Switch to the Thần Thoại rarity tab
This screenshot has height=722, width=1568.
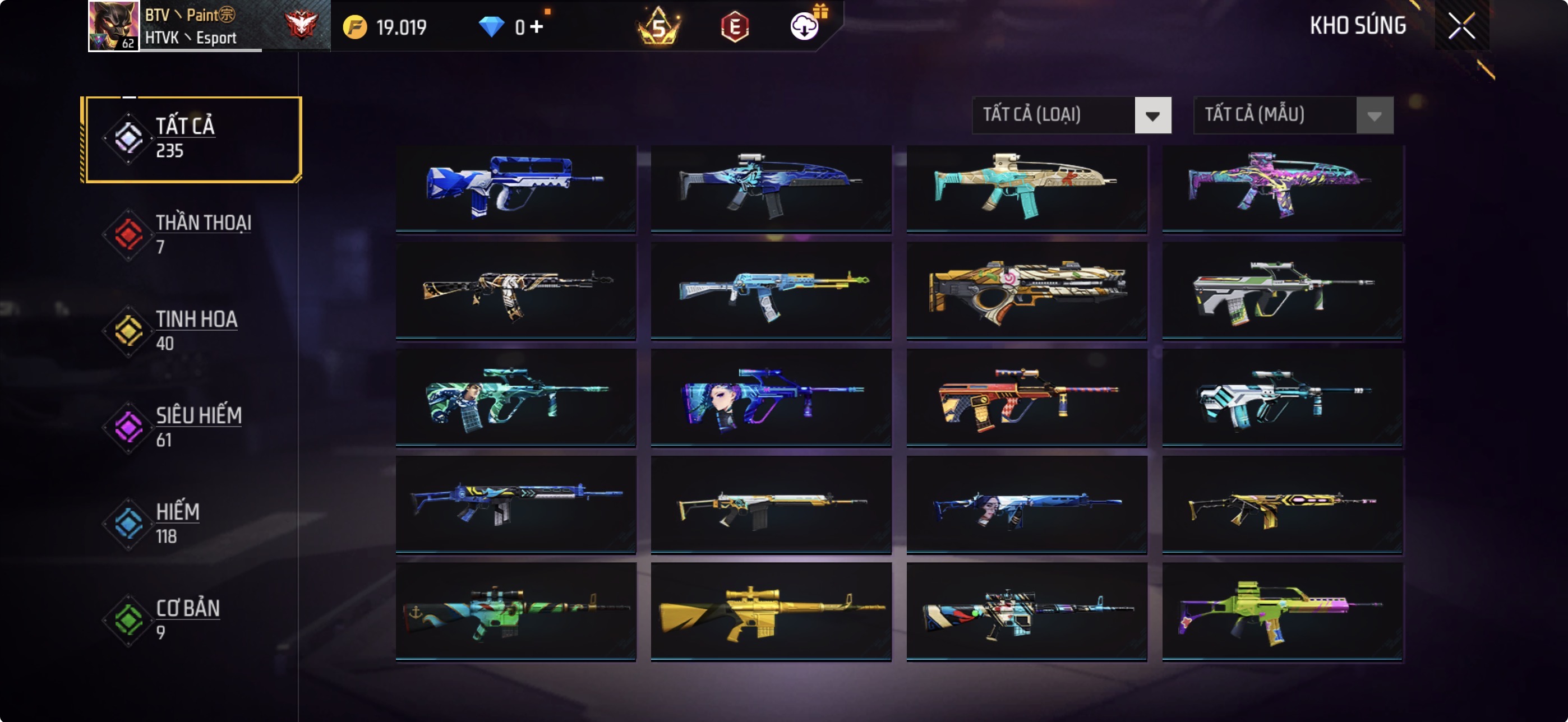(192, 234)
